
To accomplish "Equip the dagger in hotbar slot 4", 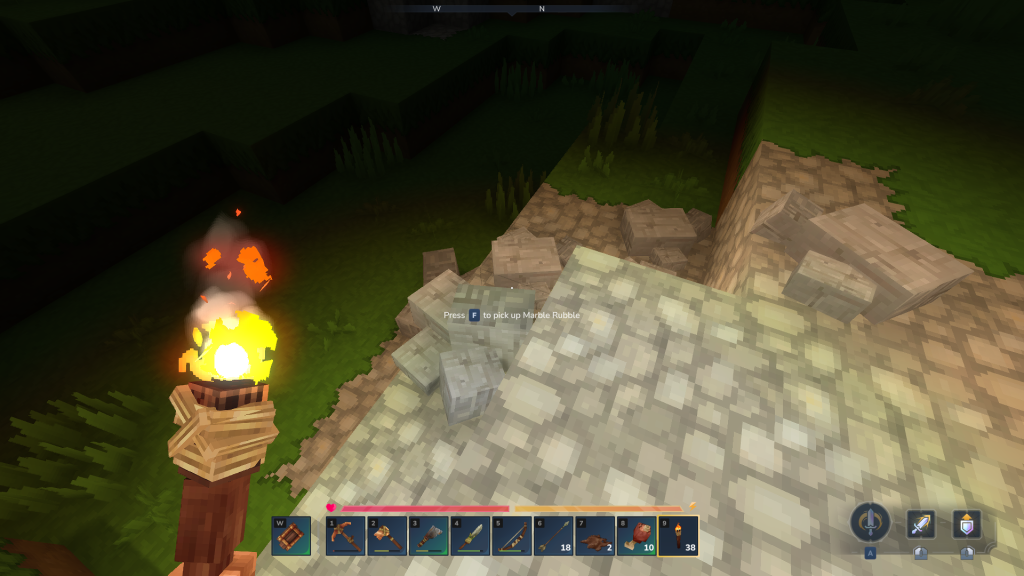I will 470,536.
